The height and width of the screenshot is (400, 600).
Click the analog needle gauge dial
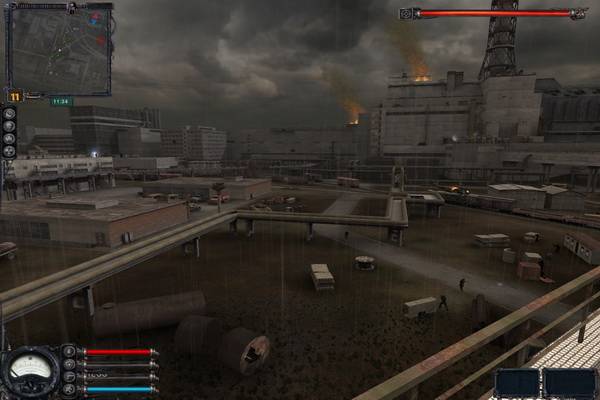point(31,370)
